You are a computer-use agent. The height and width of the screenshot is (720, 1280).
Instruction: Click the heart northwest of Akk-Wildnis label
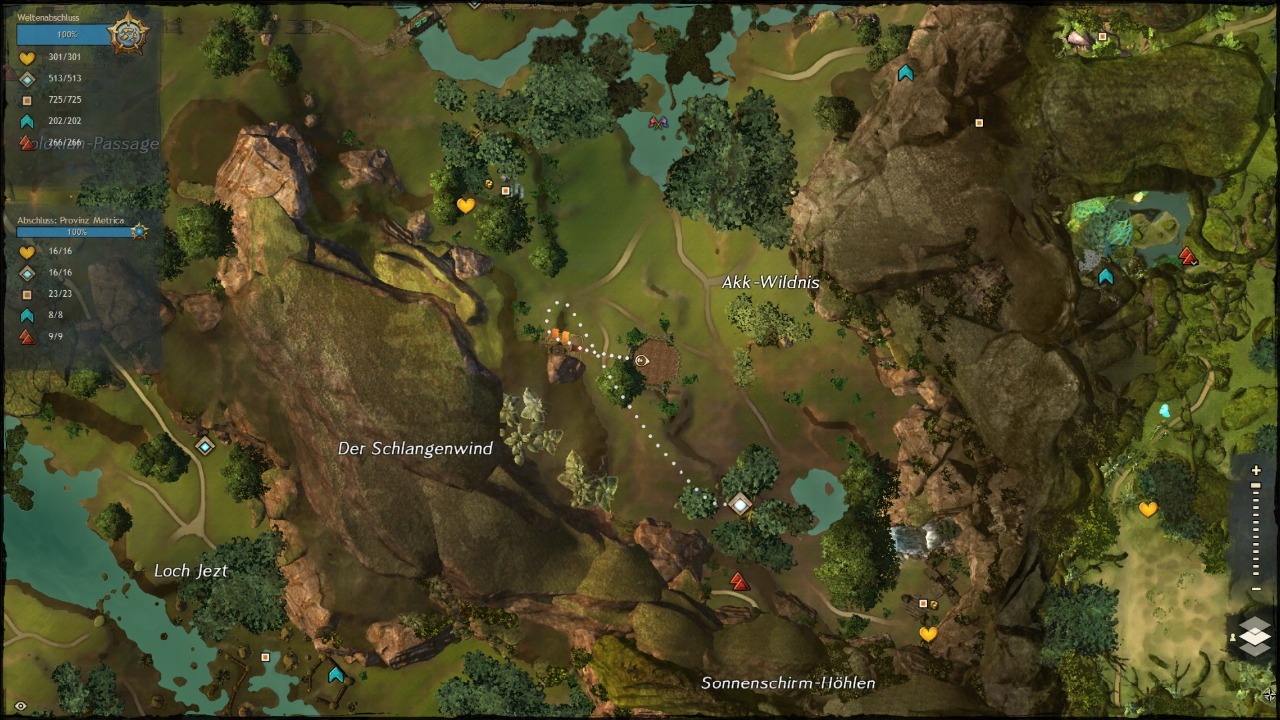(465, 206)
